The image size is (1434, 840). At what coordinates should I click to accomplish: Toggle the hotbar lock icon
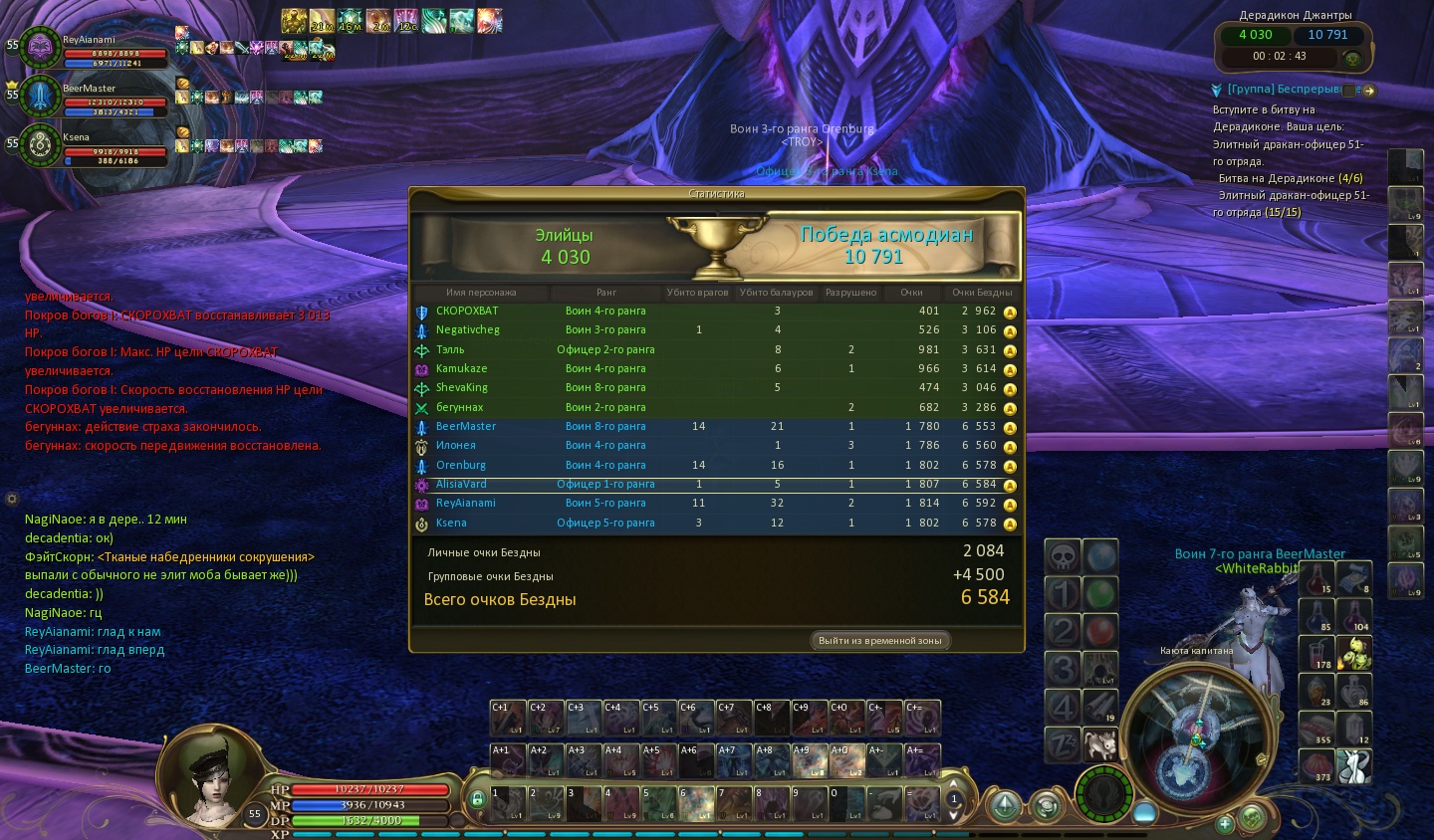[477, 798]
